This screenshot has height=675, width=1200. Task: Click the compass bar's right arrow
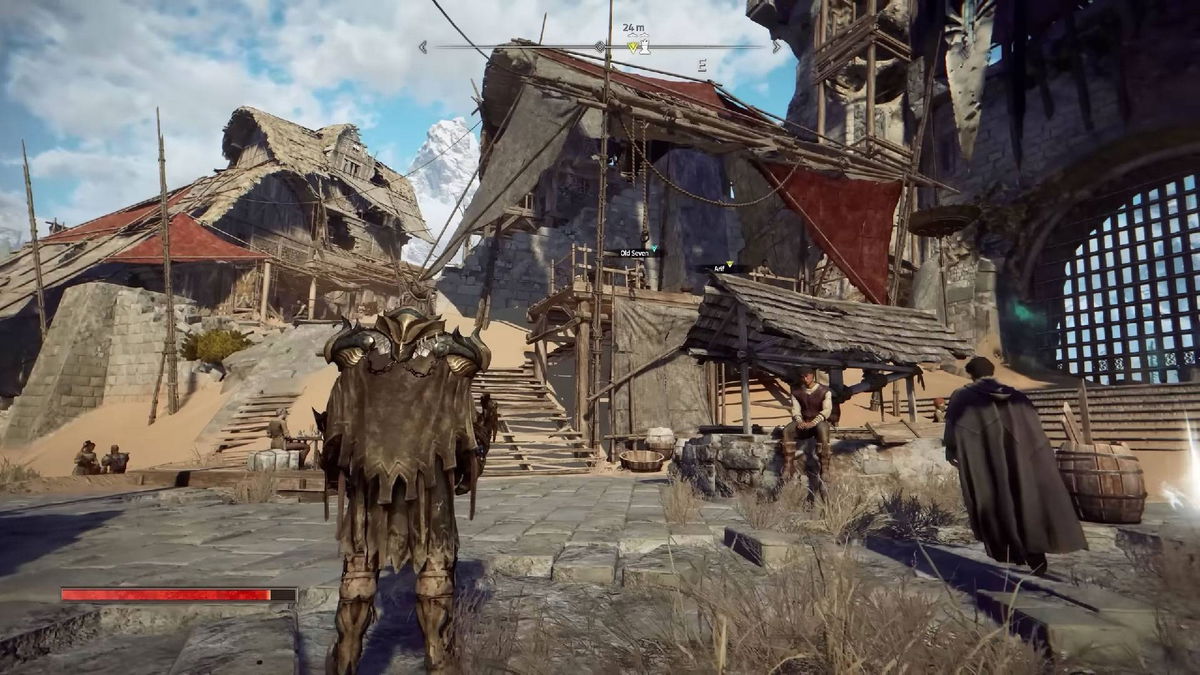coord(776,46)
